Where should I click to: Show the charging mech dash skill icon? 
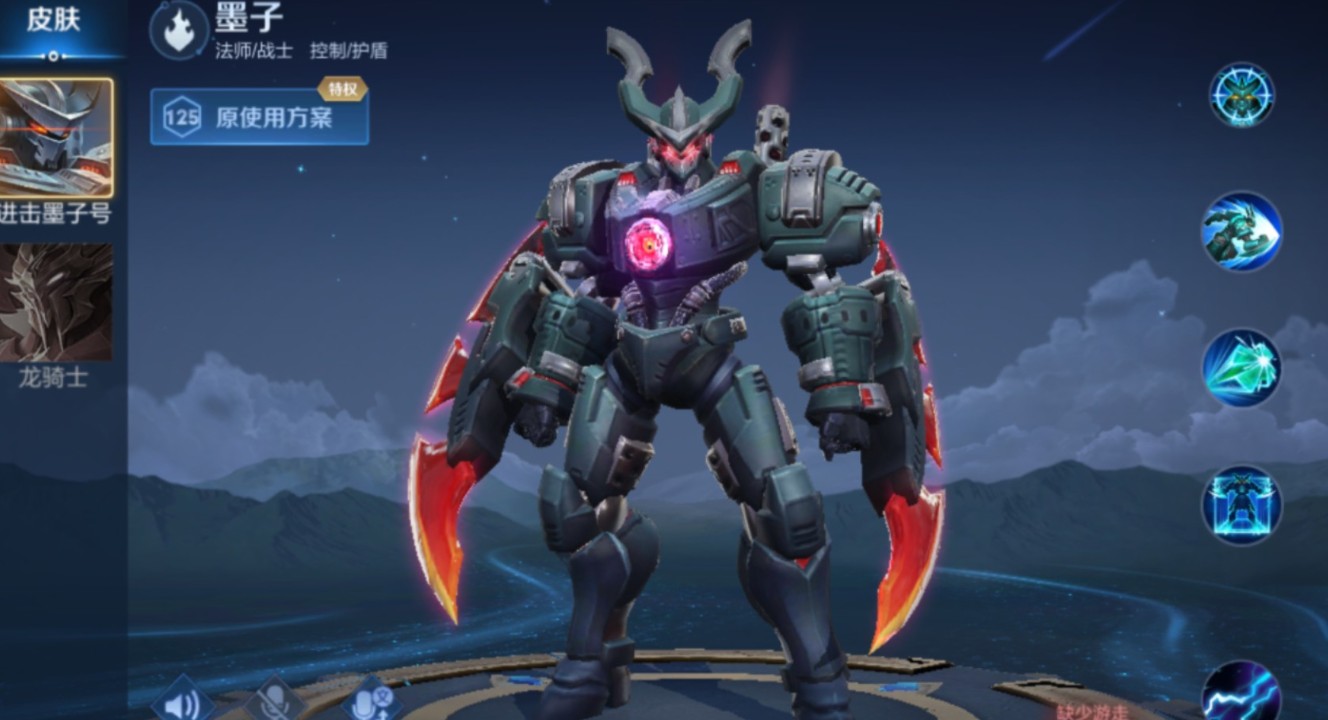tap(1241, 232)
